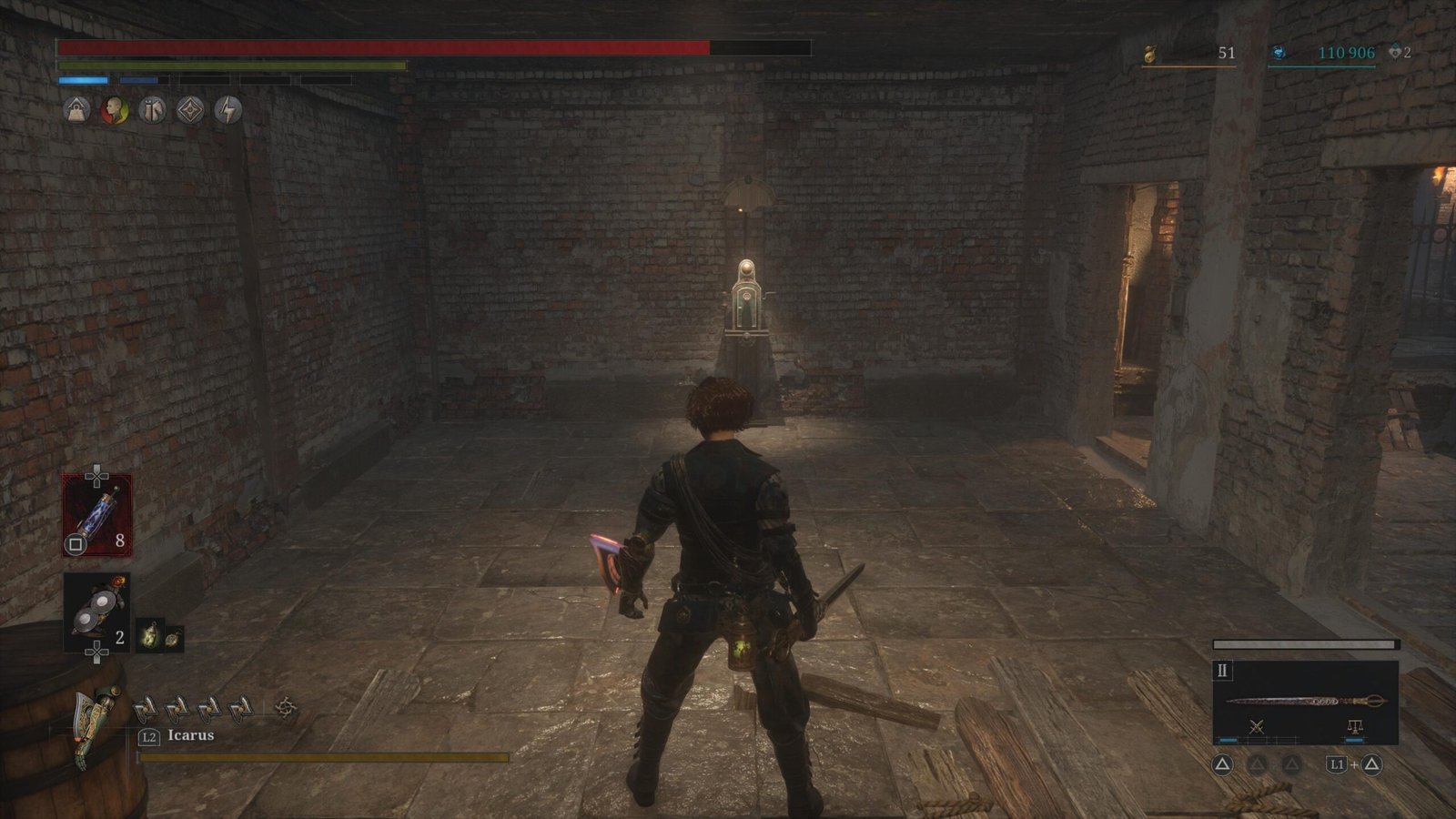Click the glowing lantern icon
The image size is (1456, 819).
coord(149,636)
